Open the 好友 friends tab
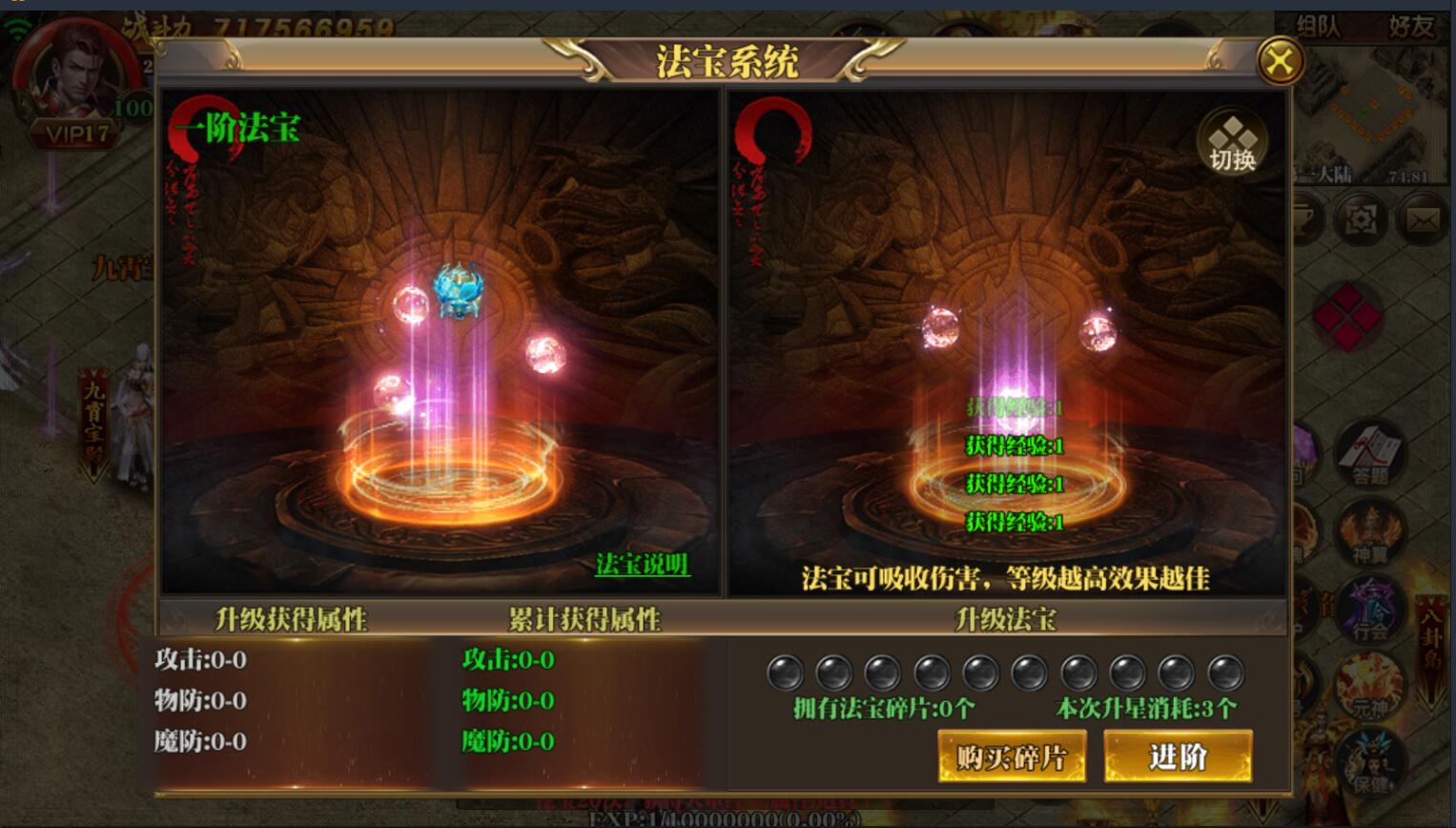This screenshot has height=828, width=1456. tap(1411, 27)
